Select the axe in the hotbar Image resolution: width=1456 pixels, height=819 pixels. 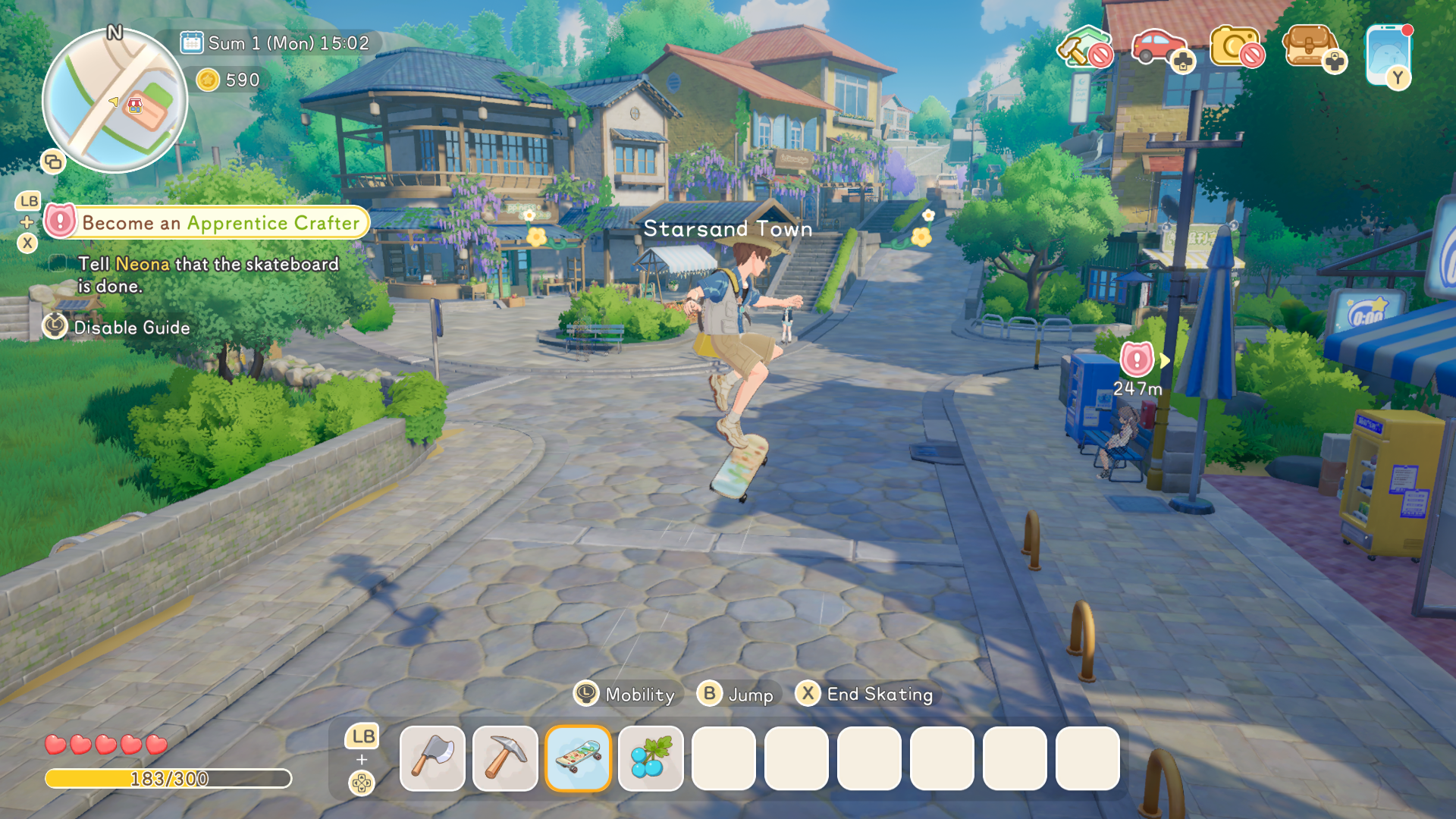(x=433, y=759)
